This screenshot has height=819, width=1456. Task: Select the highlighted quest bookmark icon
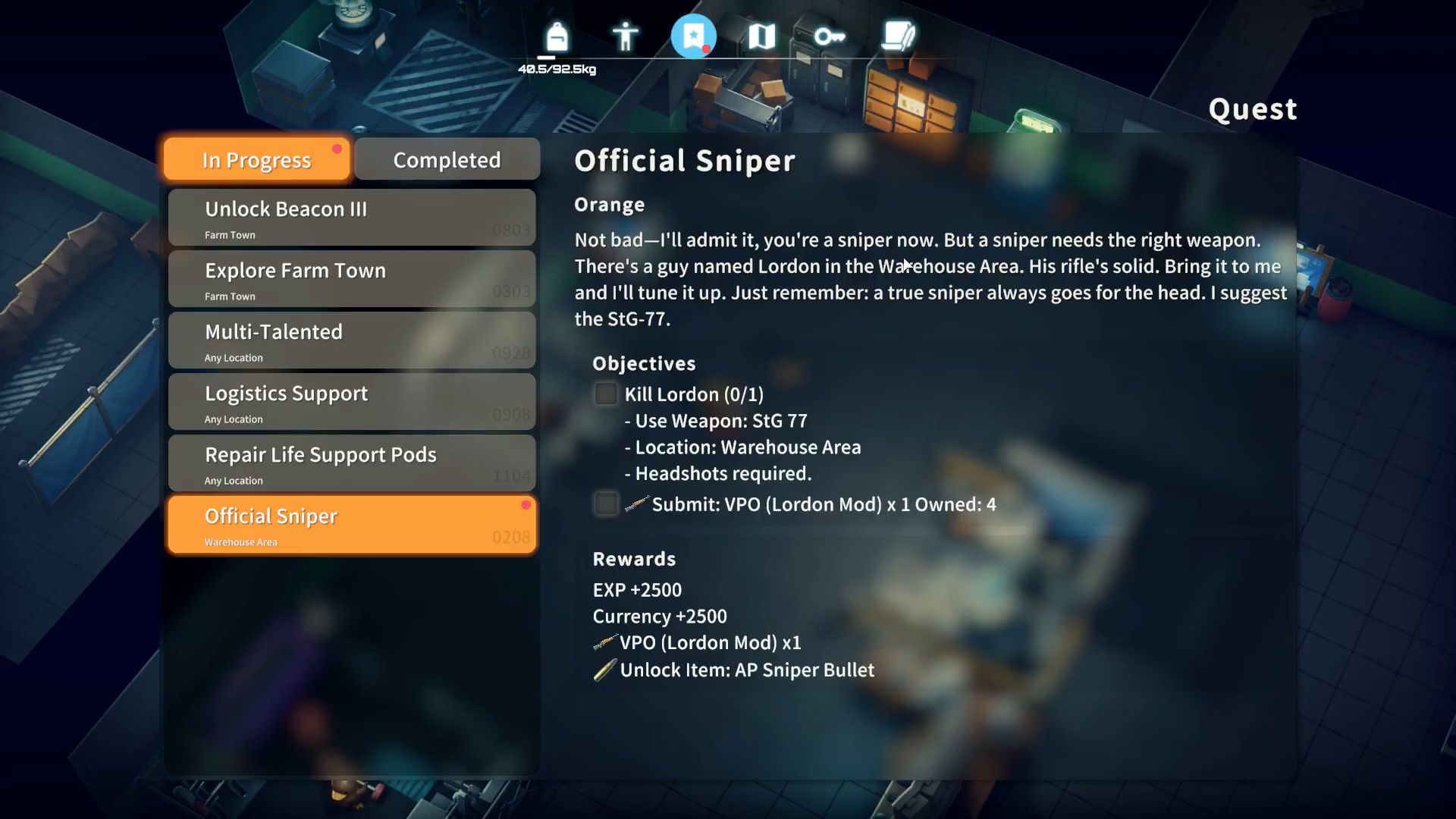(694, 36)
